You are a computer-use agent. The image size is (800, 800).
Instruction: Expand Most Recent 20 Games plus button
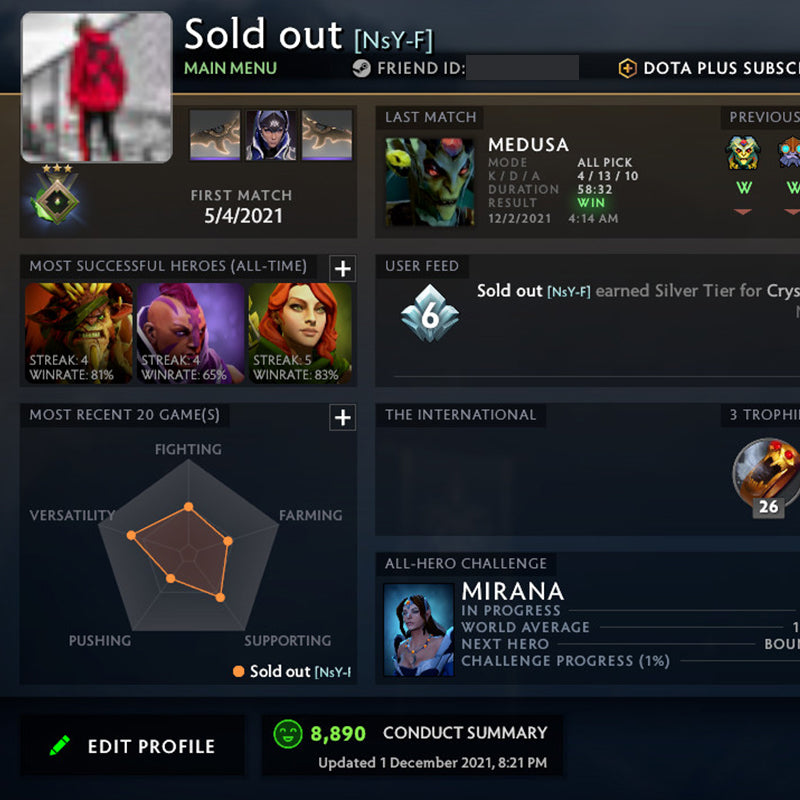tap(342, 417)
